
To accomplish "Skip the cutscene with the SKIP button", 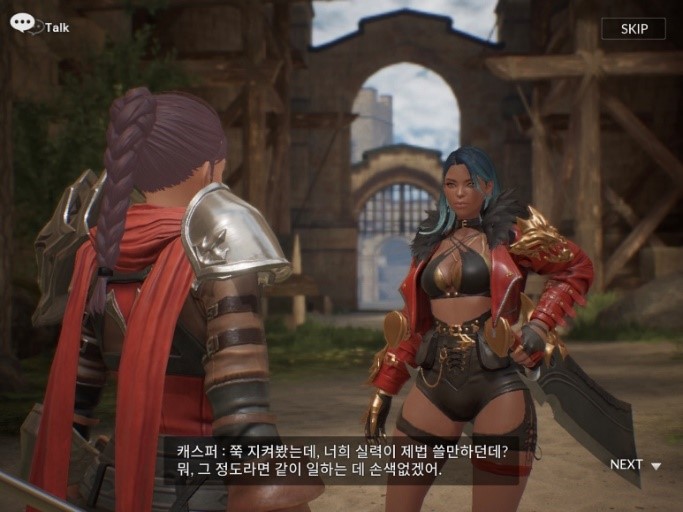I will pos(633,28).
